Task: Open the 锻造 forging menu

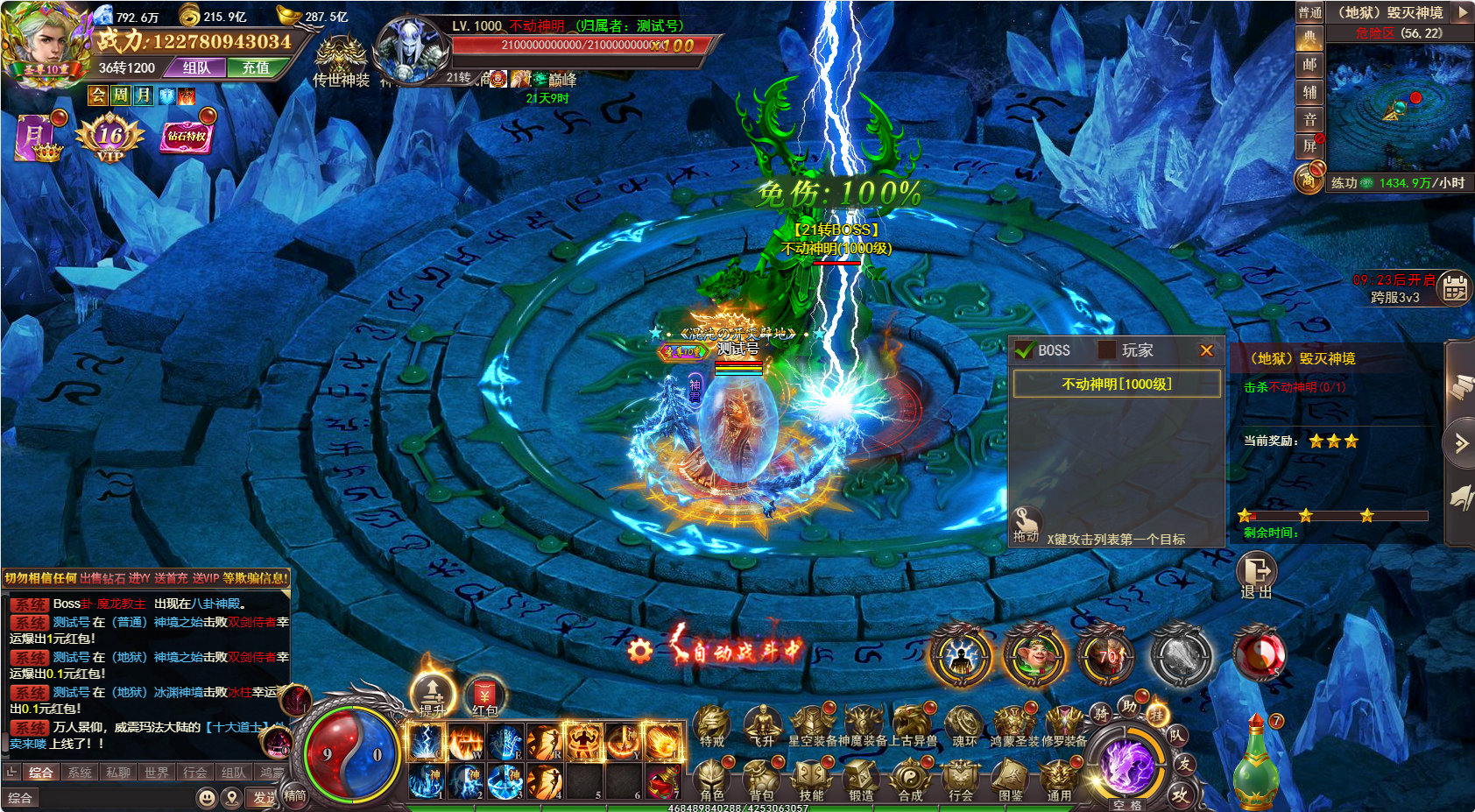Action: pyautogui.click(x=861, y=779)
